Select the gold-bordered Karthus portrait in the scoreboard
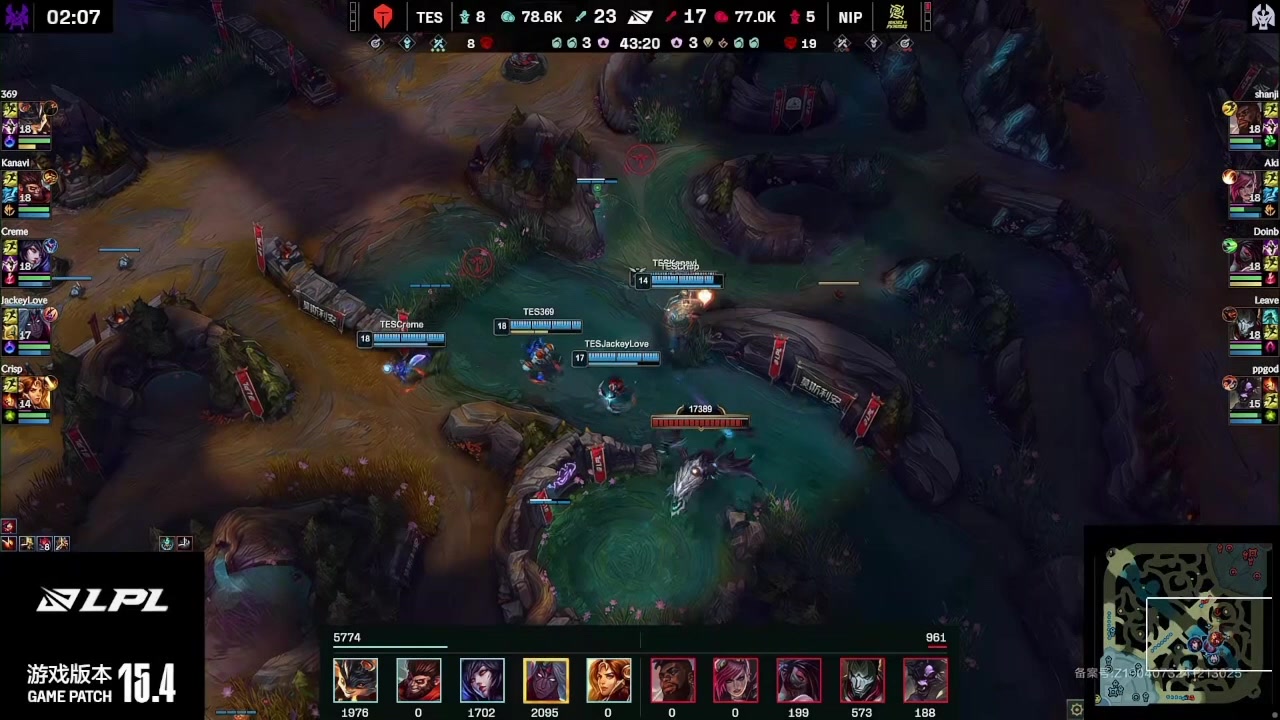 (x=546, y=679)
